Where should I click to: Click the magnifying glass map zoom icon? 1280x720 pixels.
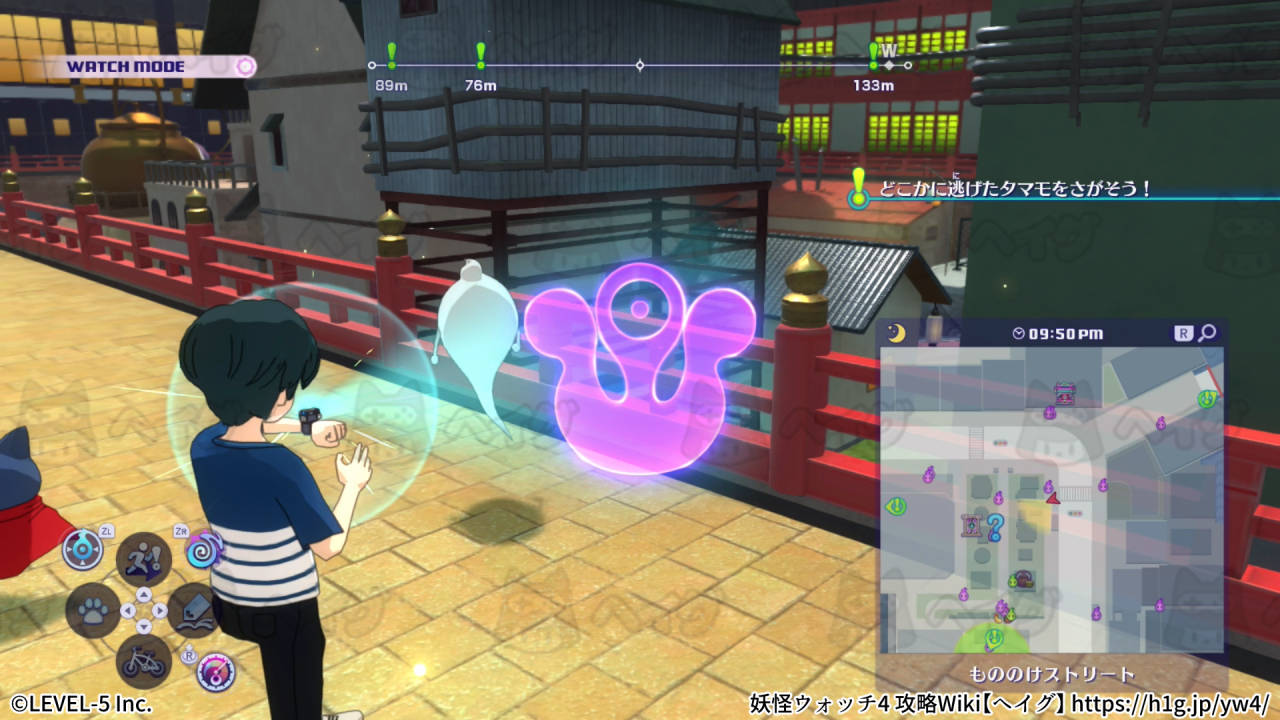1208,333
